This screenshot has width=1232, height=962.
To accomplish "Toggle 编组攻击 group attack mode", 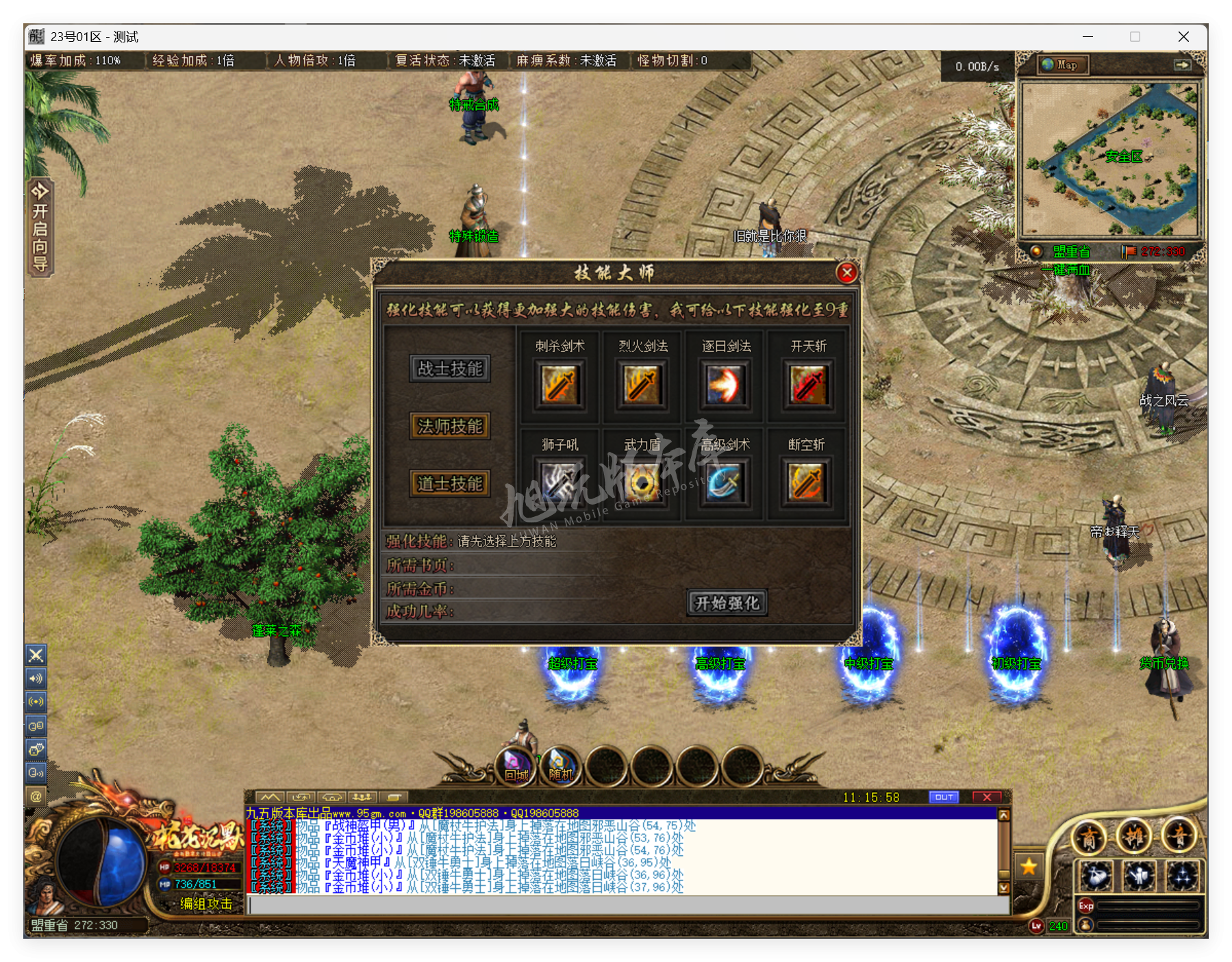I will (205, 904).
